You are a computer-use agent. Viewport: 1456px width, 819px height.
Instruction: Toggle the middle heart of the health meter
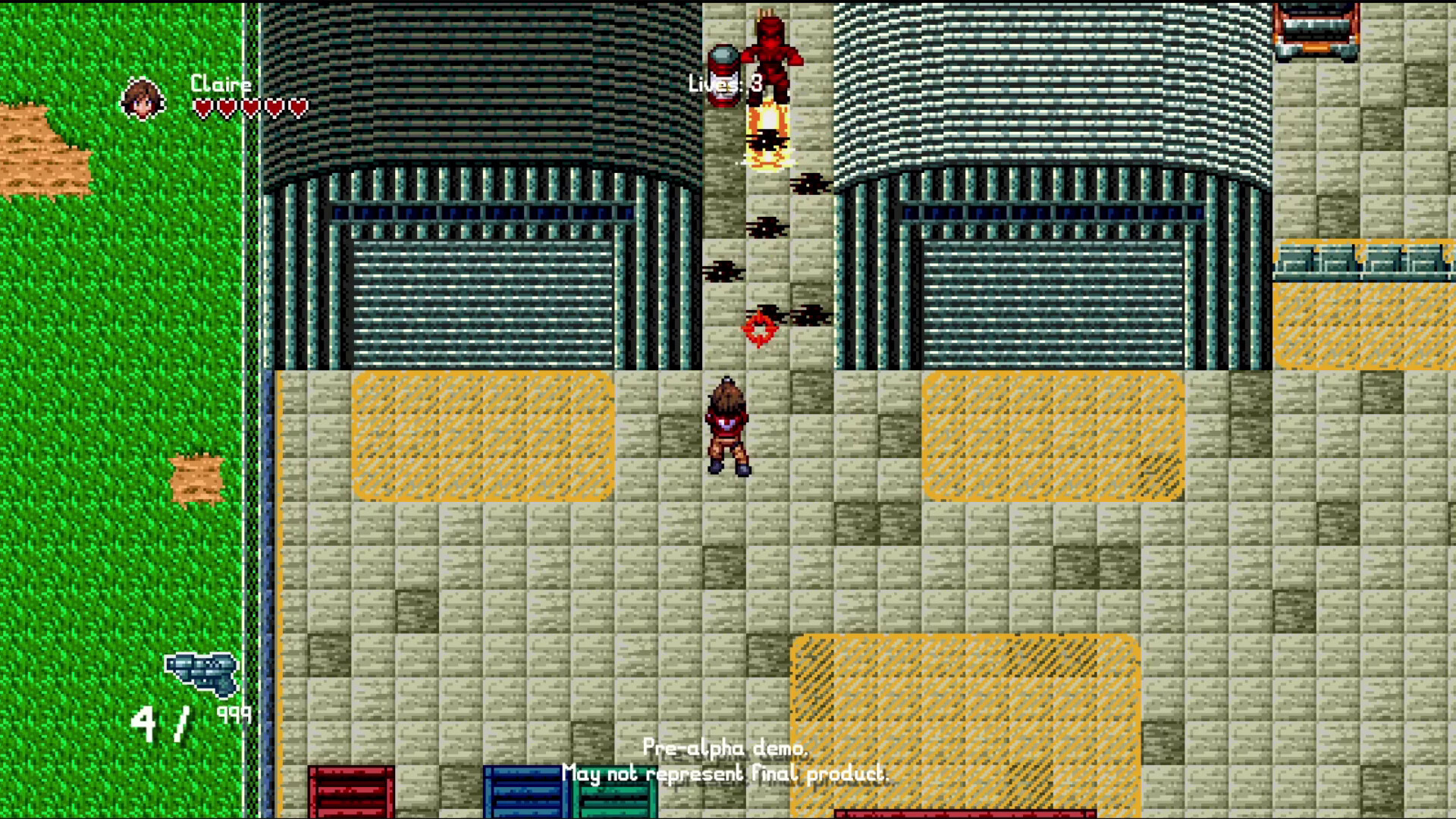(x=249, y=107)
